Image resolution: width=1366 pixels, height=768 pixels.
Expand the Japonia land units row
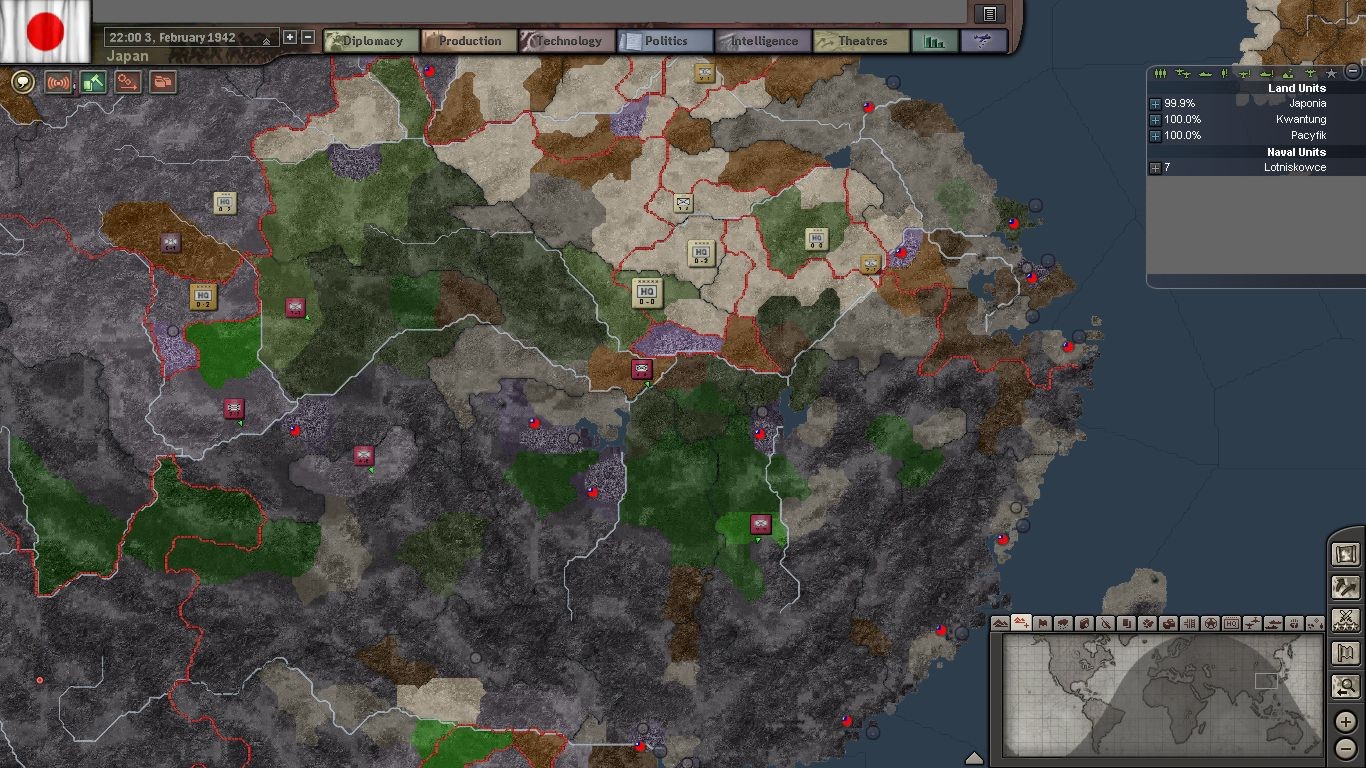pyautogui.click(x=1156, y=104)
